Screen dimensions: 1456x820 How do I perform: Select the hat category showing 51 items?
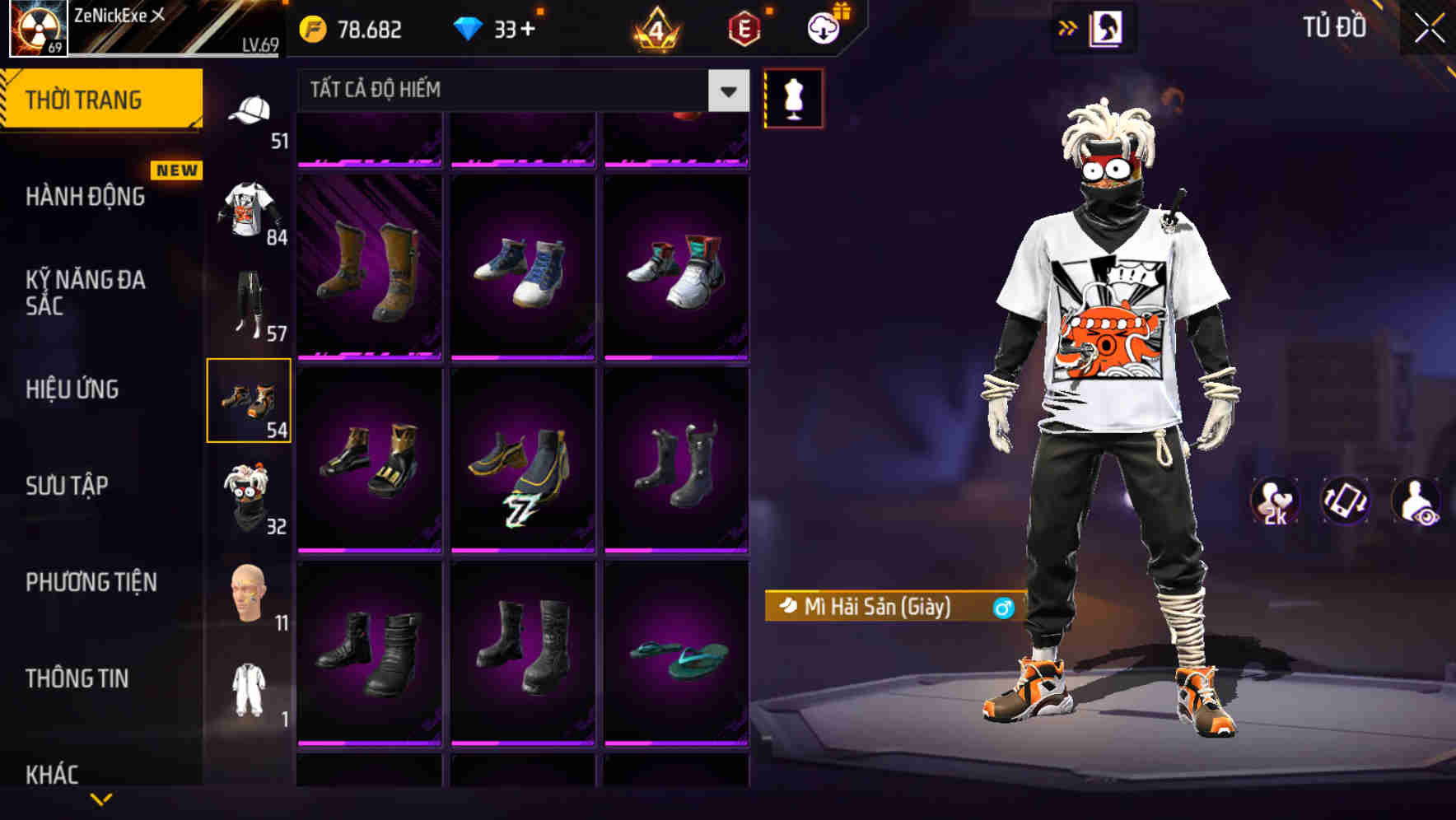click(x=251, y=113)
